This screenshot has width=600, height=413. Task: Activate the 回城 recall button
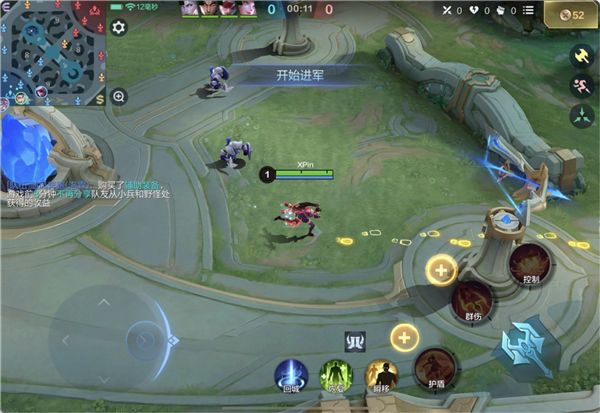point(292,377)
